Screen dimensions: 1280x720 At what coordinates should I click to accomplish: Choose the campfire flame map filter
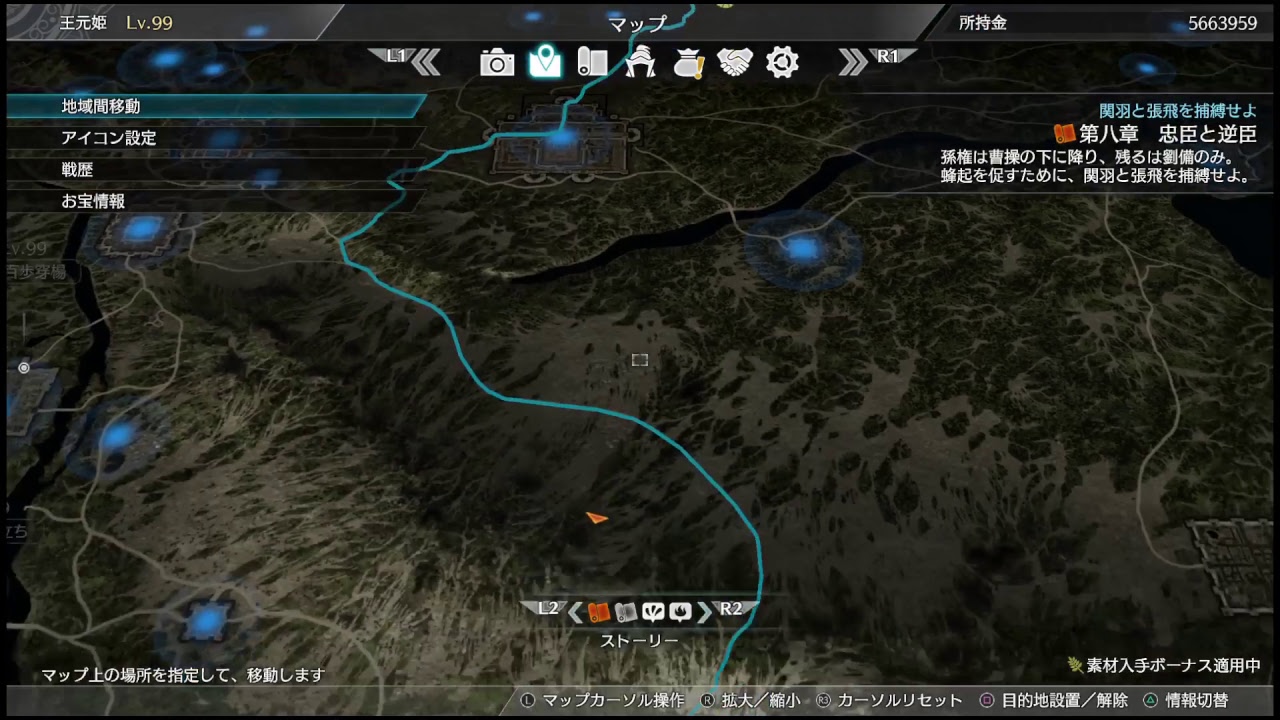pos(680,612)
